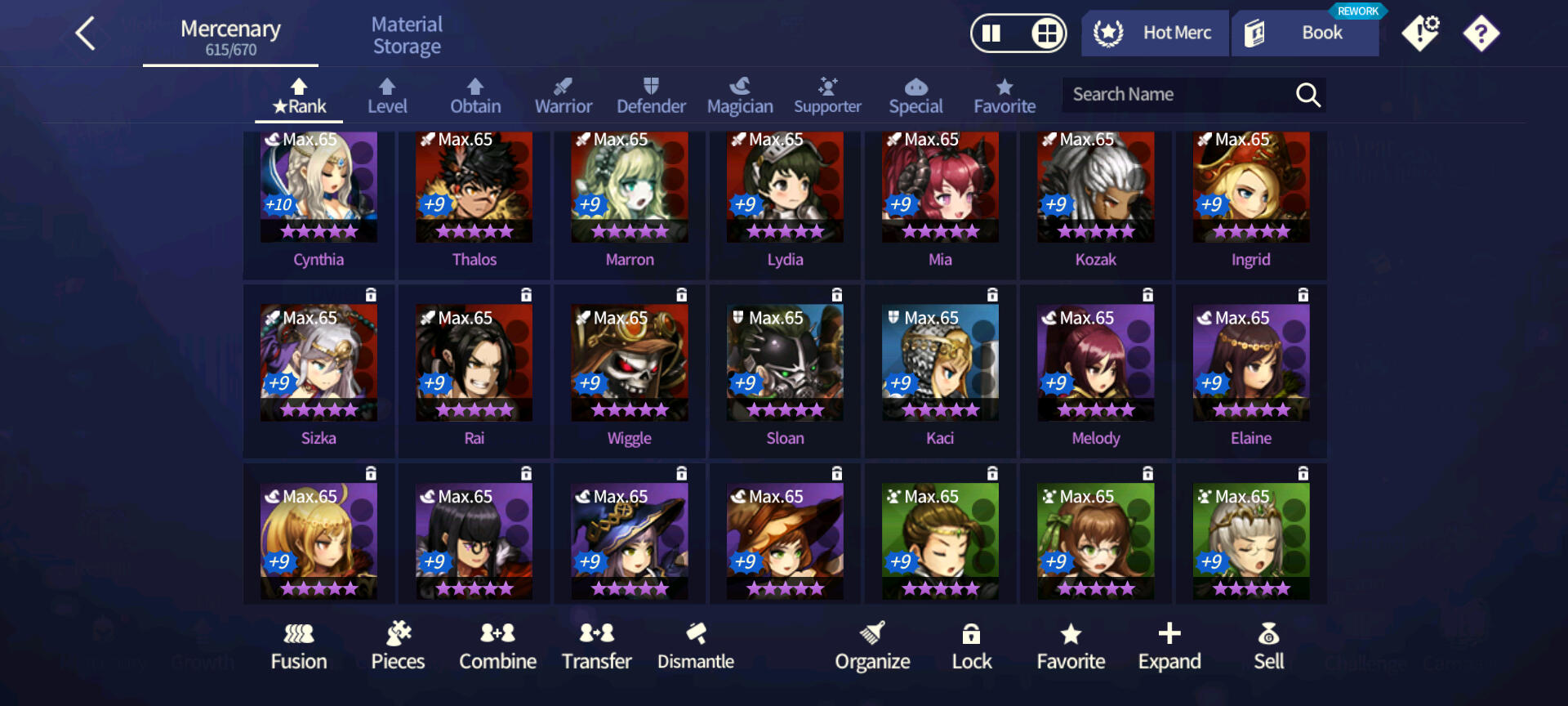Image resolution: width=1568 pixels, height=706 pixels.
Task: Filter the list to Favorite mercenaries
Action: pyautogui.click(x=1004, y=96)
